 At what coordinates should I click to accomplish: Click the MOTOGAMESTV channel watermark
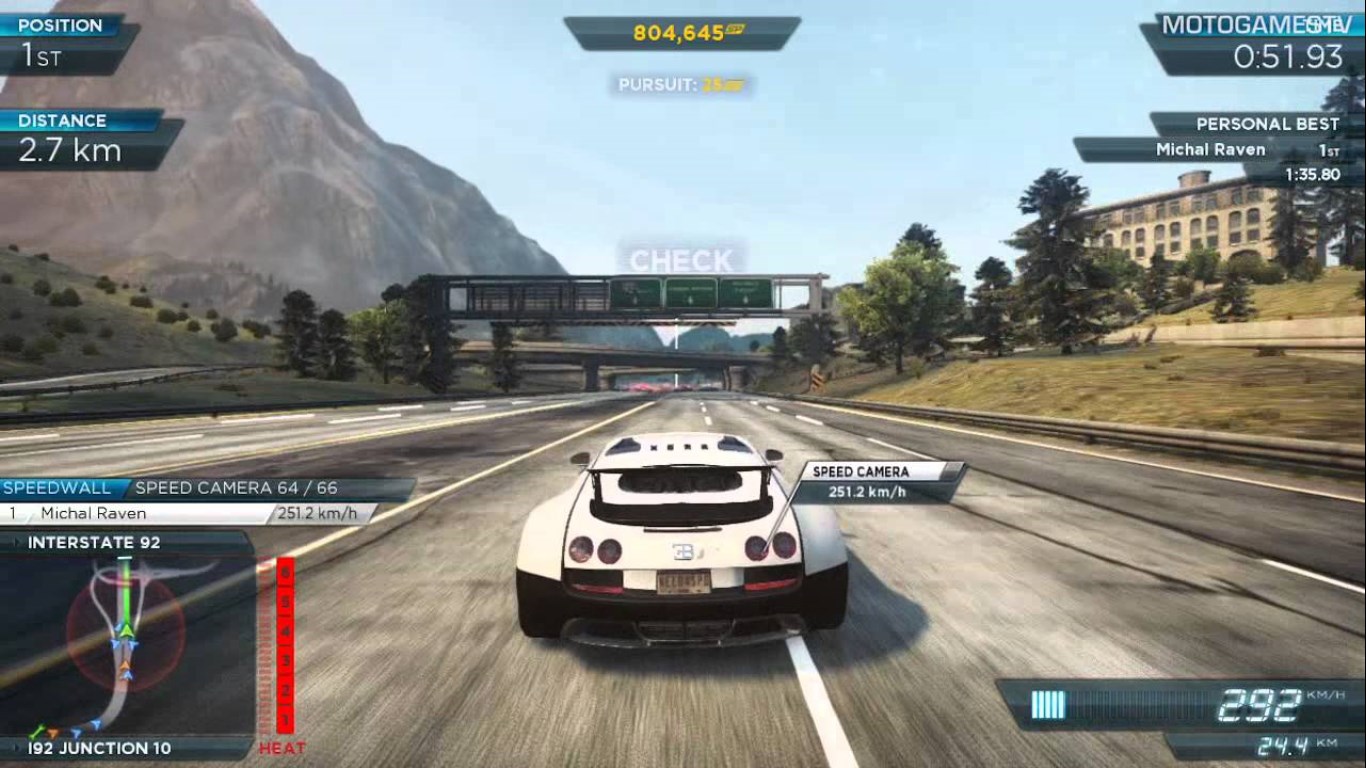[x=1250, y=26]
